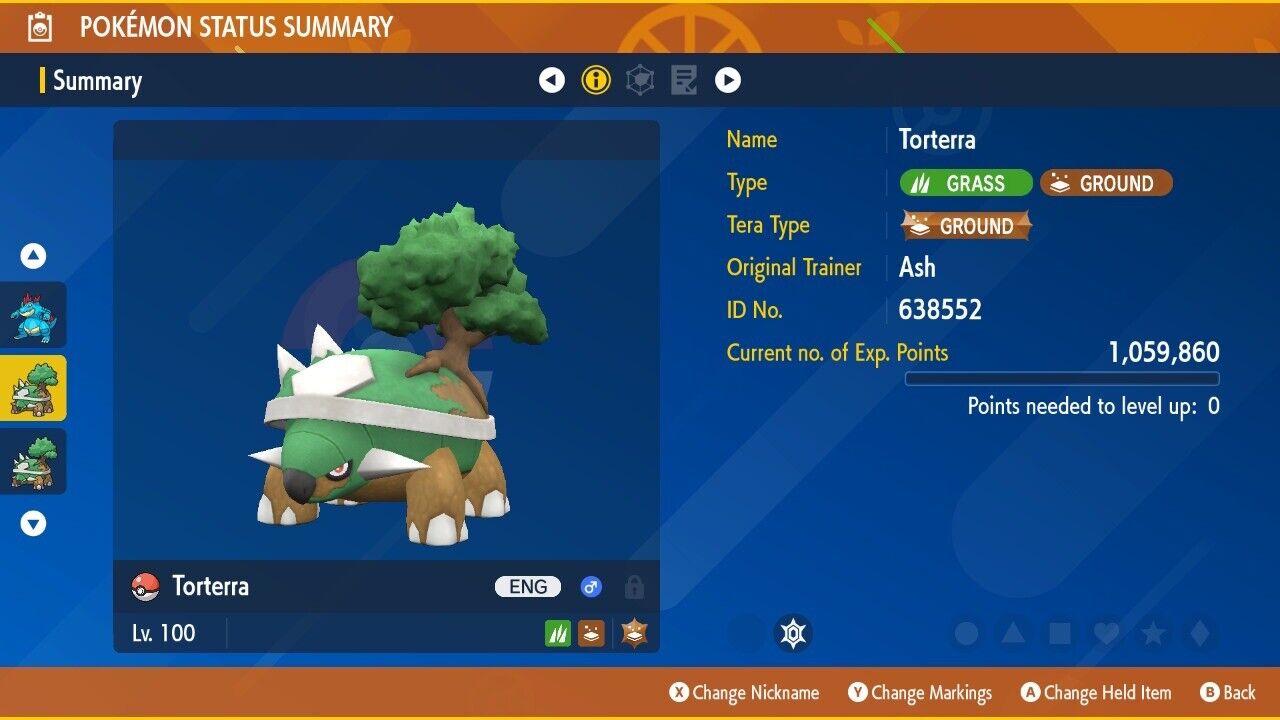Open the trainer memo notes tab
Screen dimensions: 1280x720
tap(684, 80)
